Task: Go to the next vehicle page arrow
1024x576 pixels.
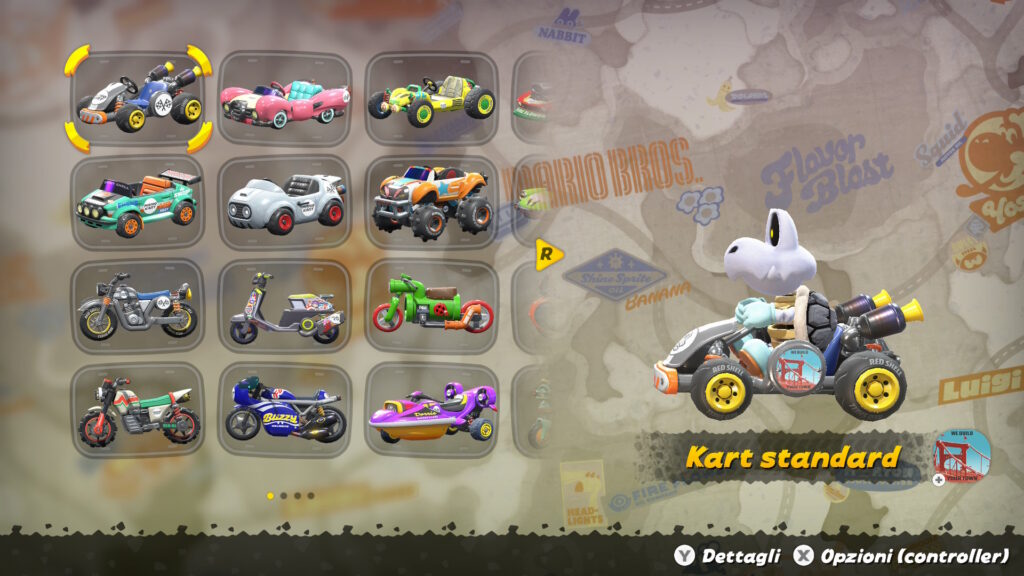Action: (547, 255)
